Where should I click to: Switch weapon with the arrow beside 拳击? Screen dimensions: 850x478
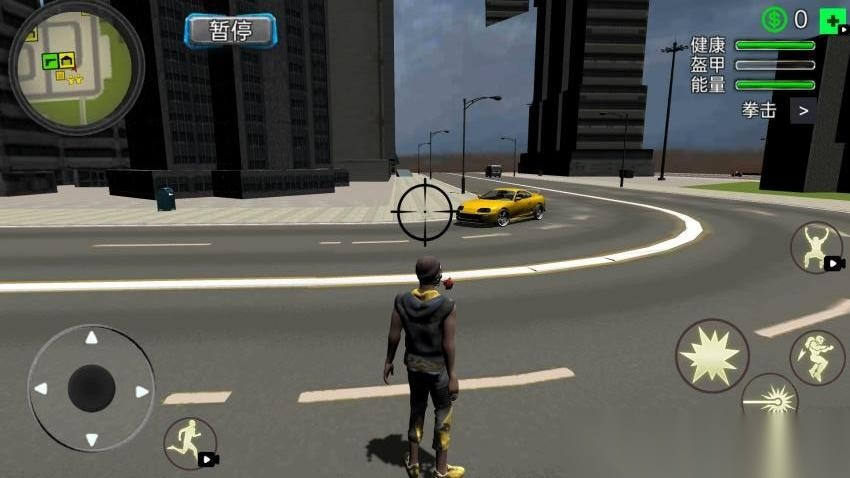(802, 110)
